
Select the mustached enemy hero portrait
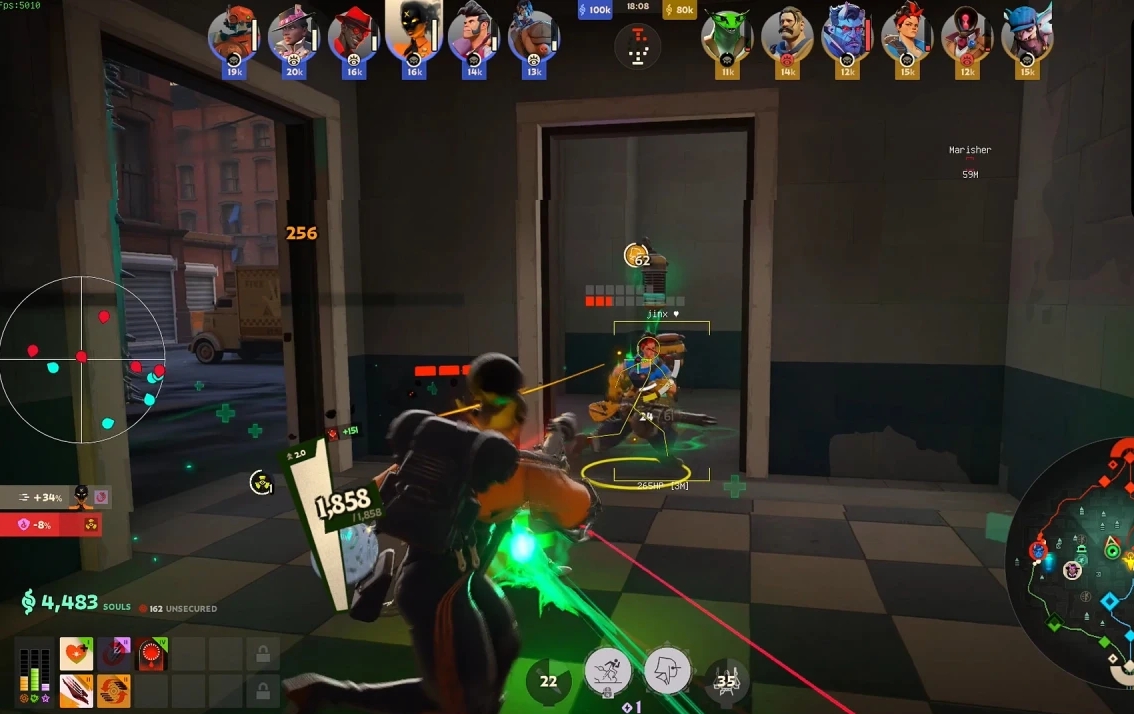point(787,36)
